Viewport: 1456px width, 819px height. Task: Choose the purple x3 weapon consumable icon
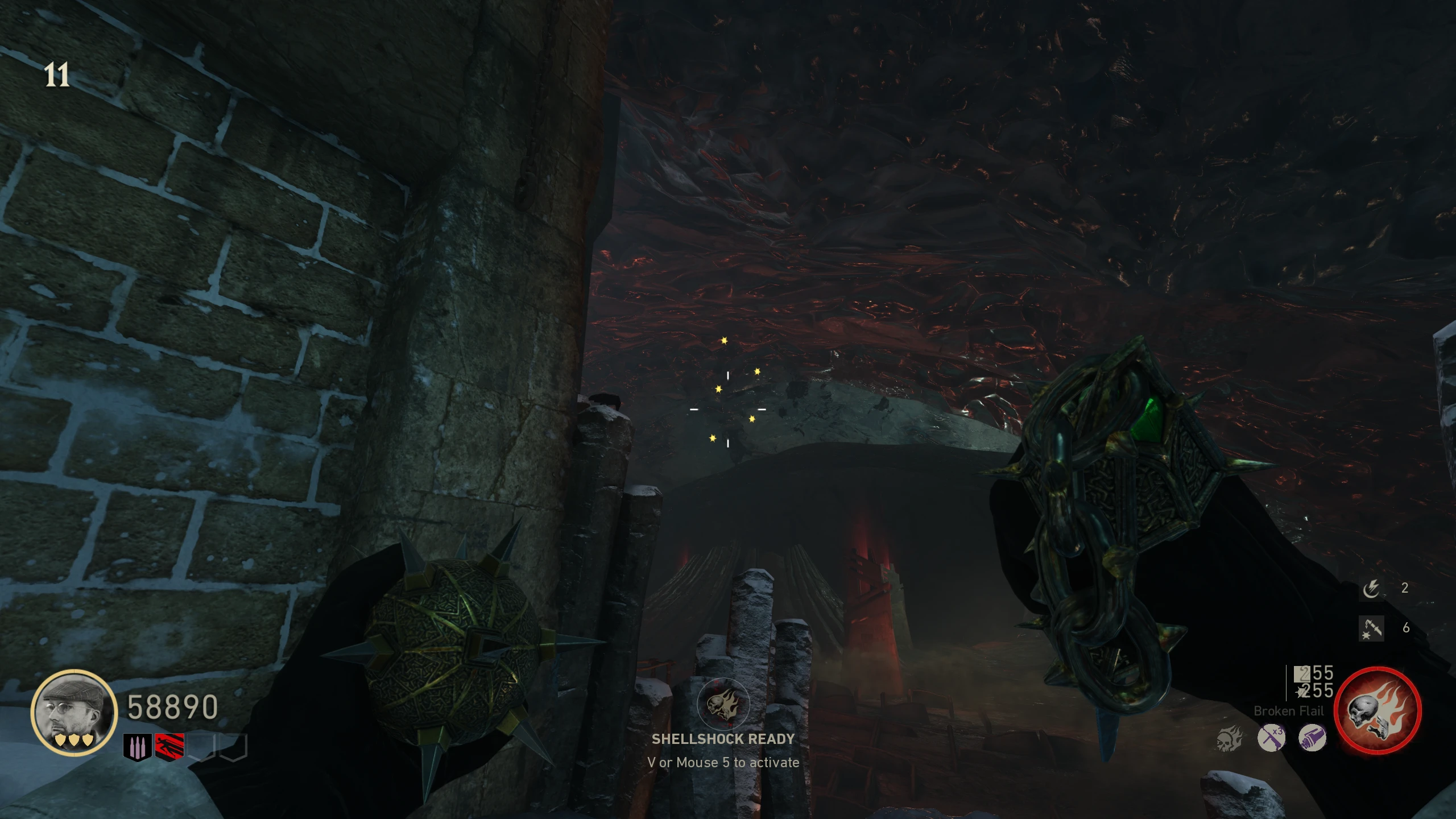(1271, 738)
